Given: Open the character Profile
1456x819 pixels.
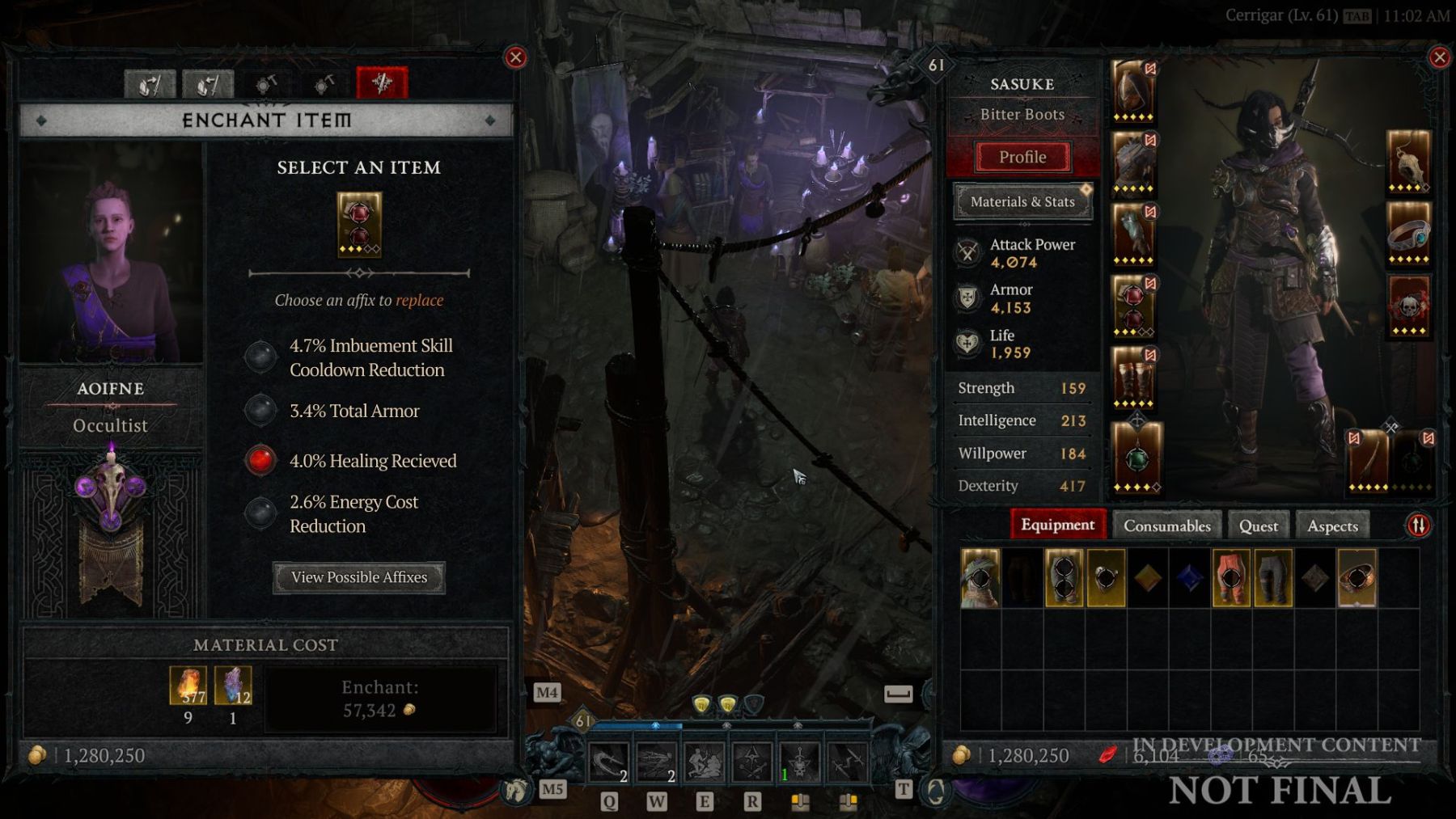Looking at the screenshot, I should (1022, 157).
